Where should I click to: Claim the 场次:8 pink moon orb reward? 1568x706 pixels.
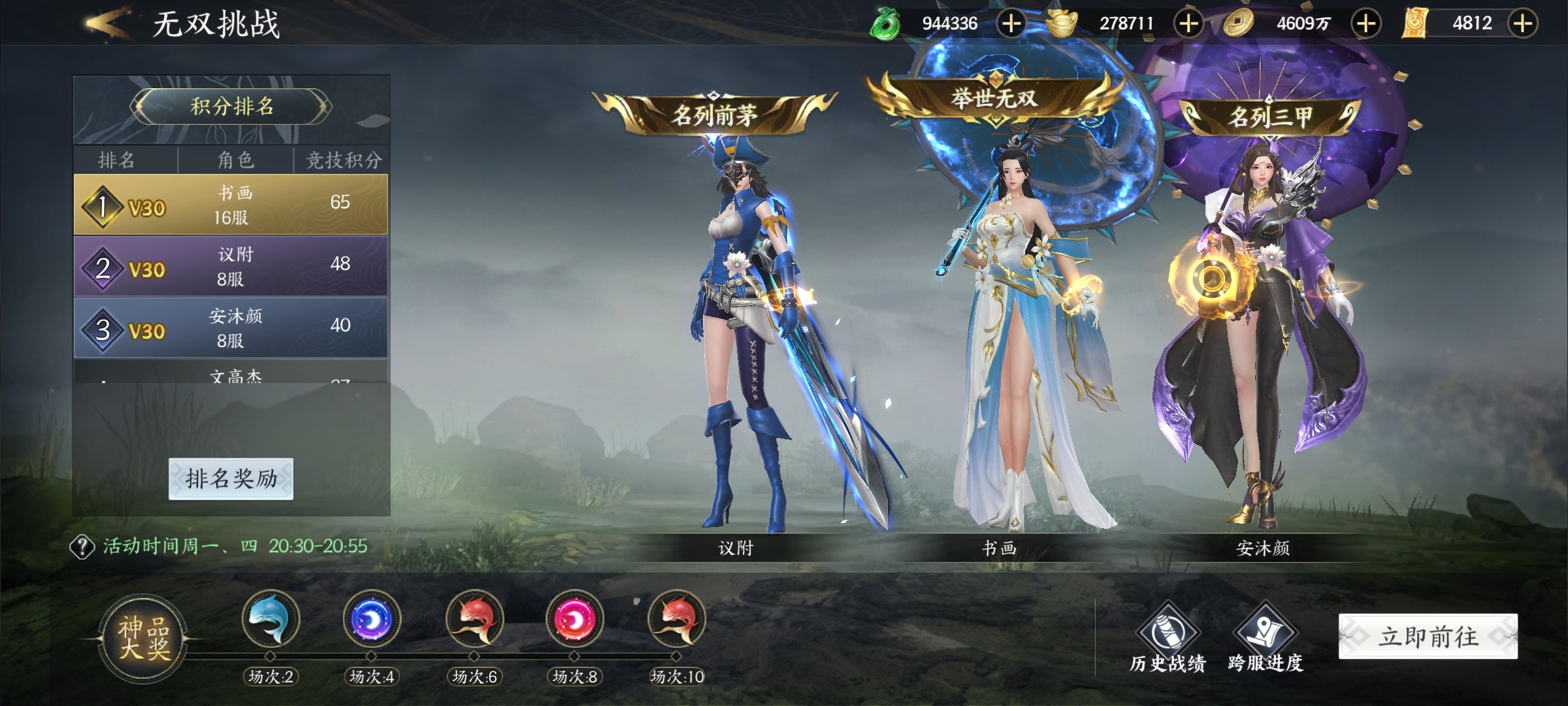pos(575,619)
